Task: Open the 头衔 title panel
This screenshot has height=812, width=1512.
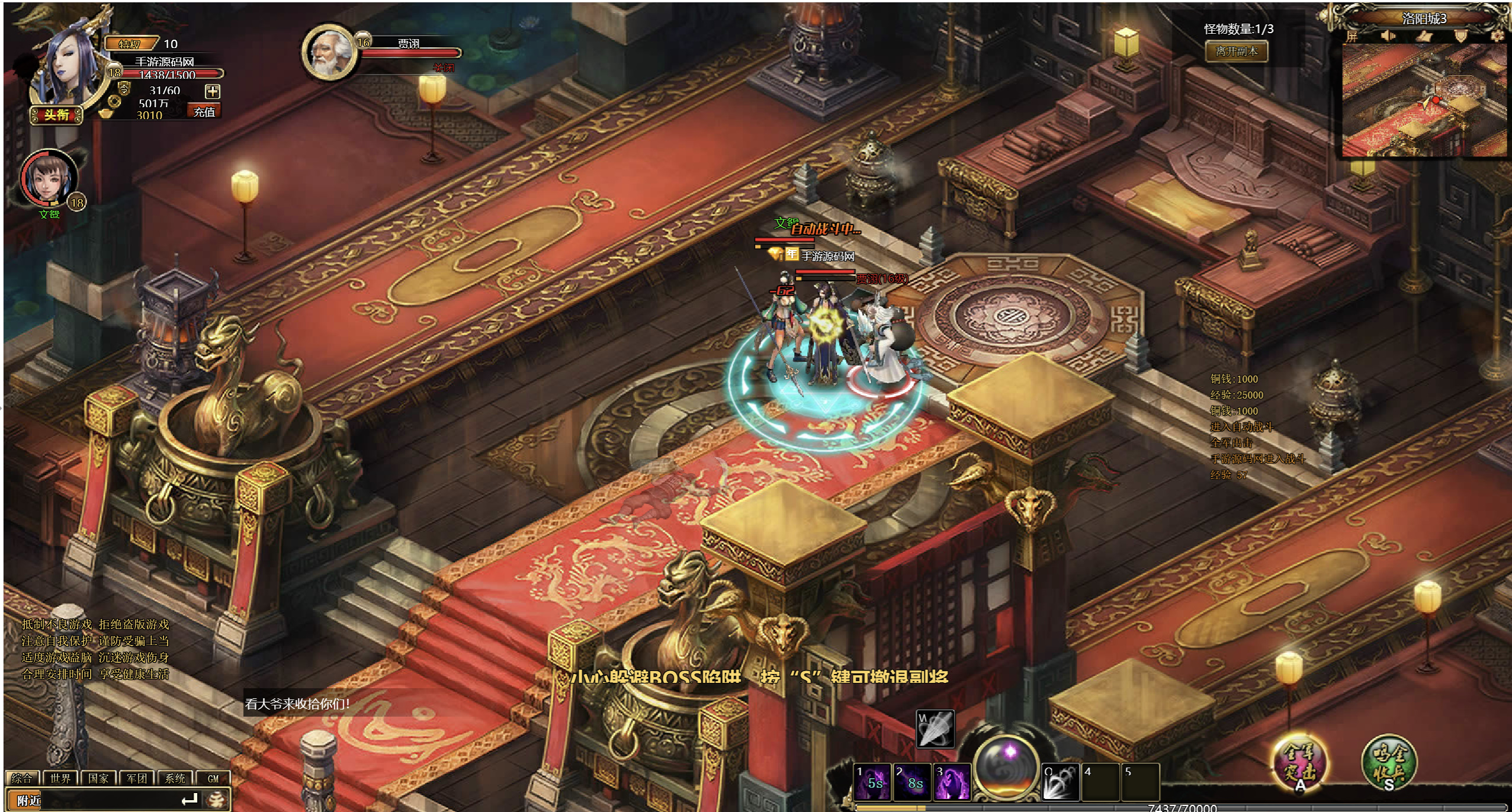Action: (56, 115)
